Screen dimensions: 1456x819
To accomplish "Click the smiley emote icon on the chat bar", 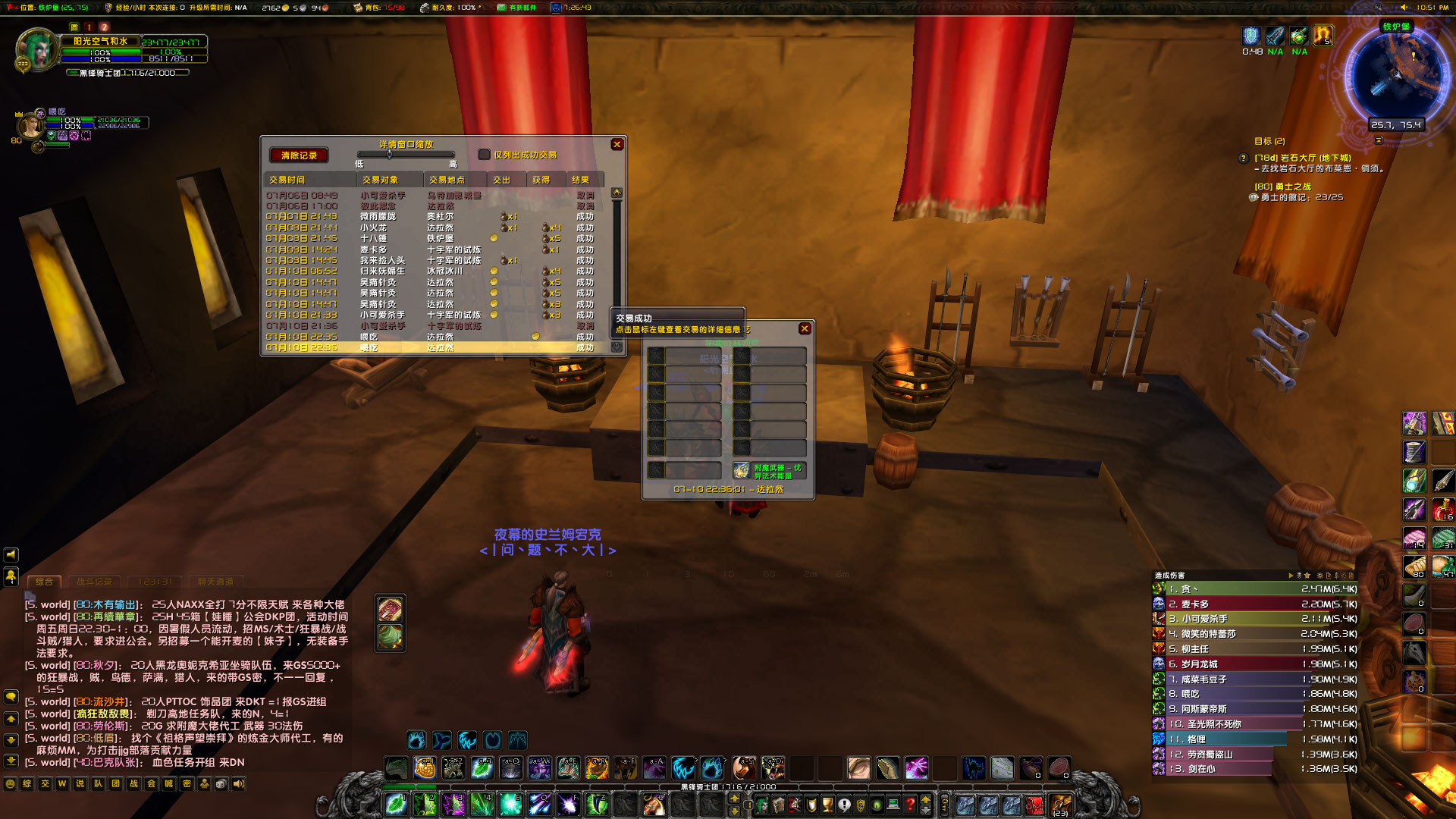I will [x=11, y=783].
